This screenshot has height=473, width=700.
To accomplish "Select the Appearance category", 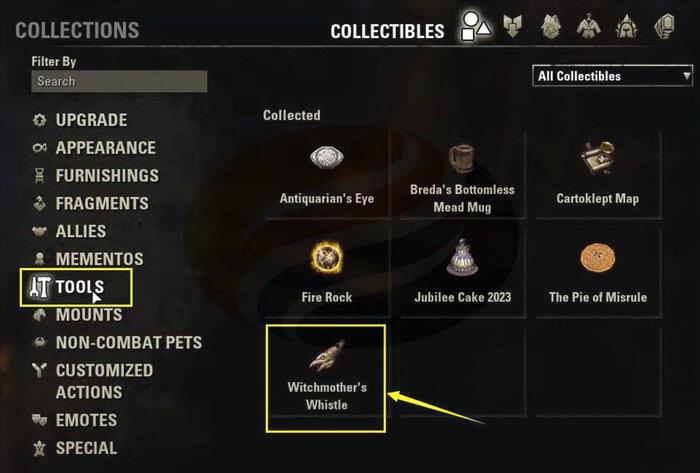I will (105, 148).
